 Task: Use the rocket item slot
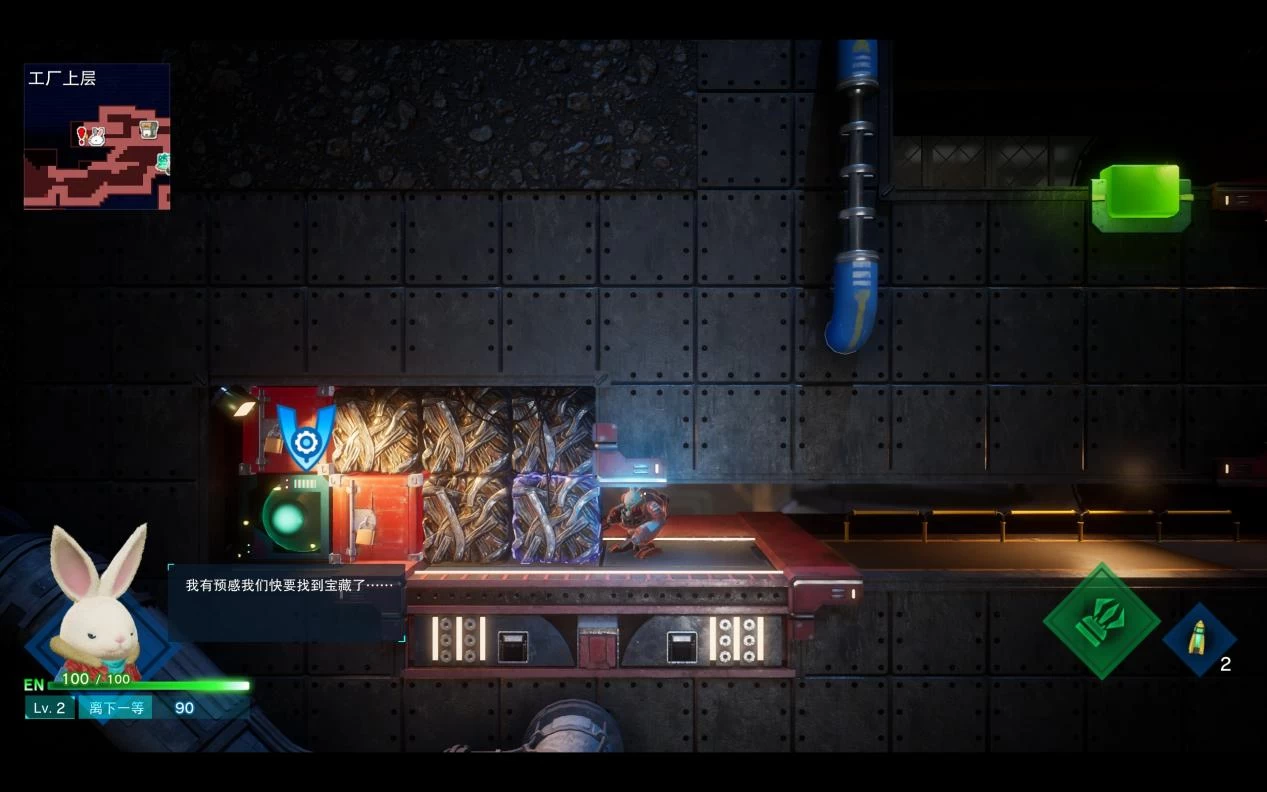click(x=1198, y=638)
